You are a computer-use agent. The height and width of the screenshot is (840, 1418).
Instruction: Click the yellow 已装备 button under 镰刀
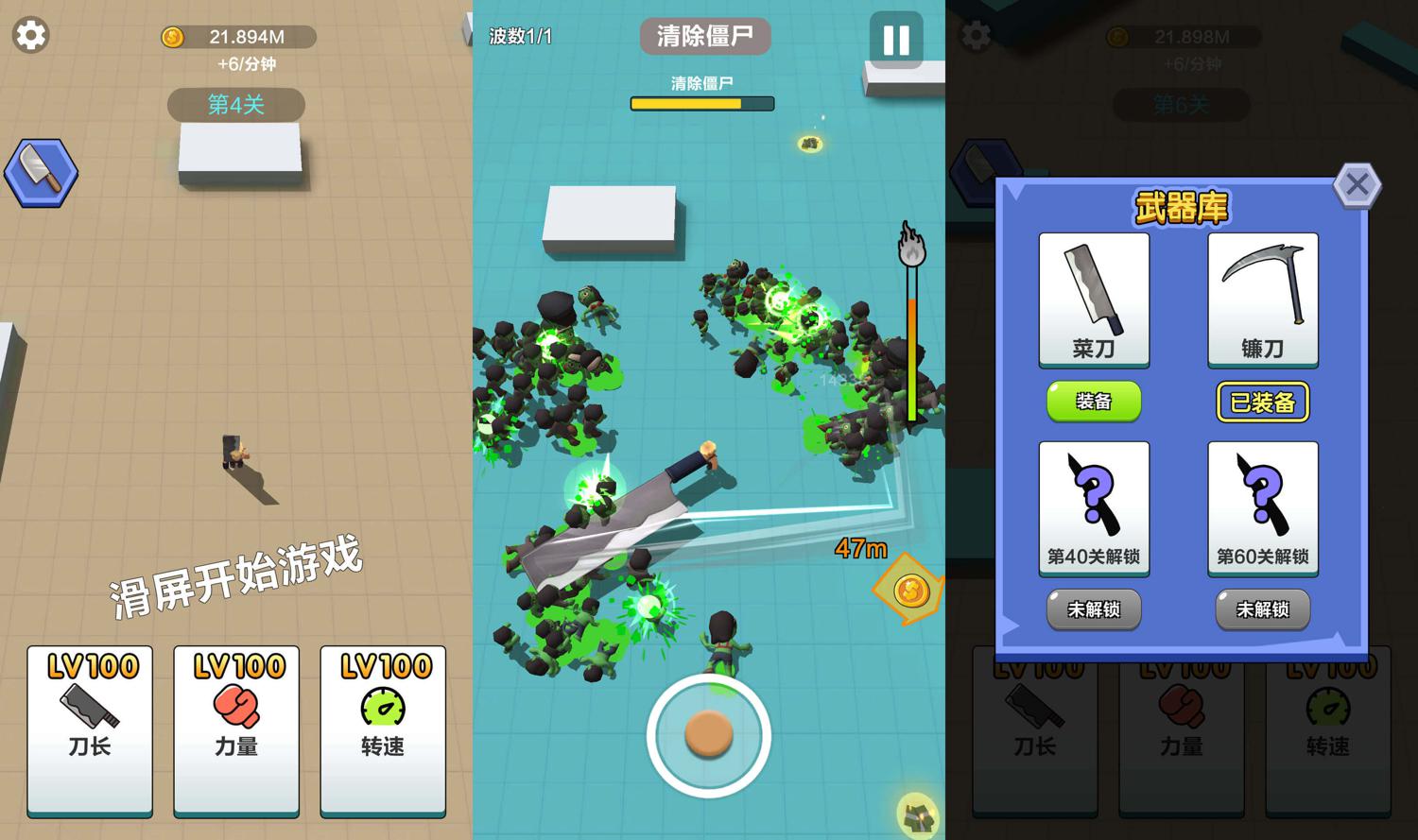(x=1262, y=403)
